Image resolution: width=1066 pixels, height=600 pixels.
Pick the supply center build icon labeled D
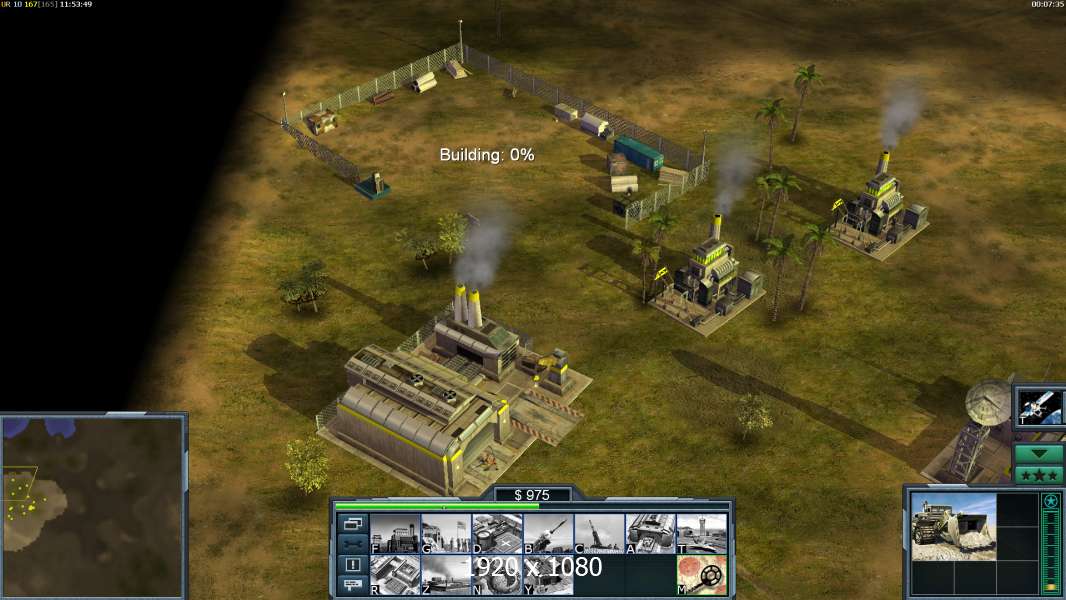pos(496,534)
